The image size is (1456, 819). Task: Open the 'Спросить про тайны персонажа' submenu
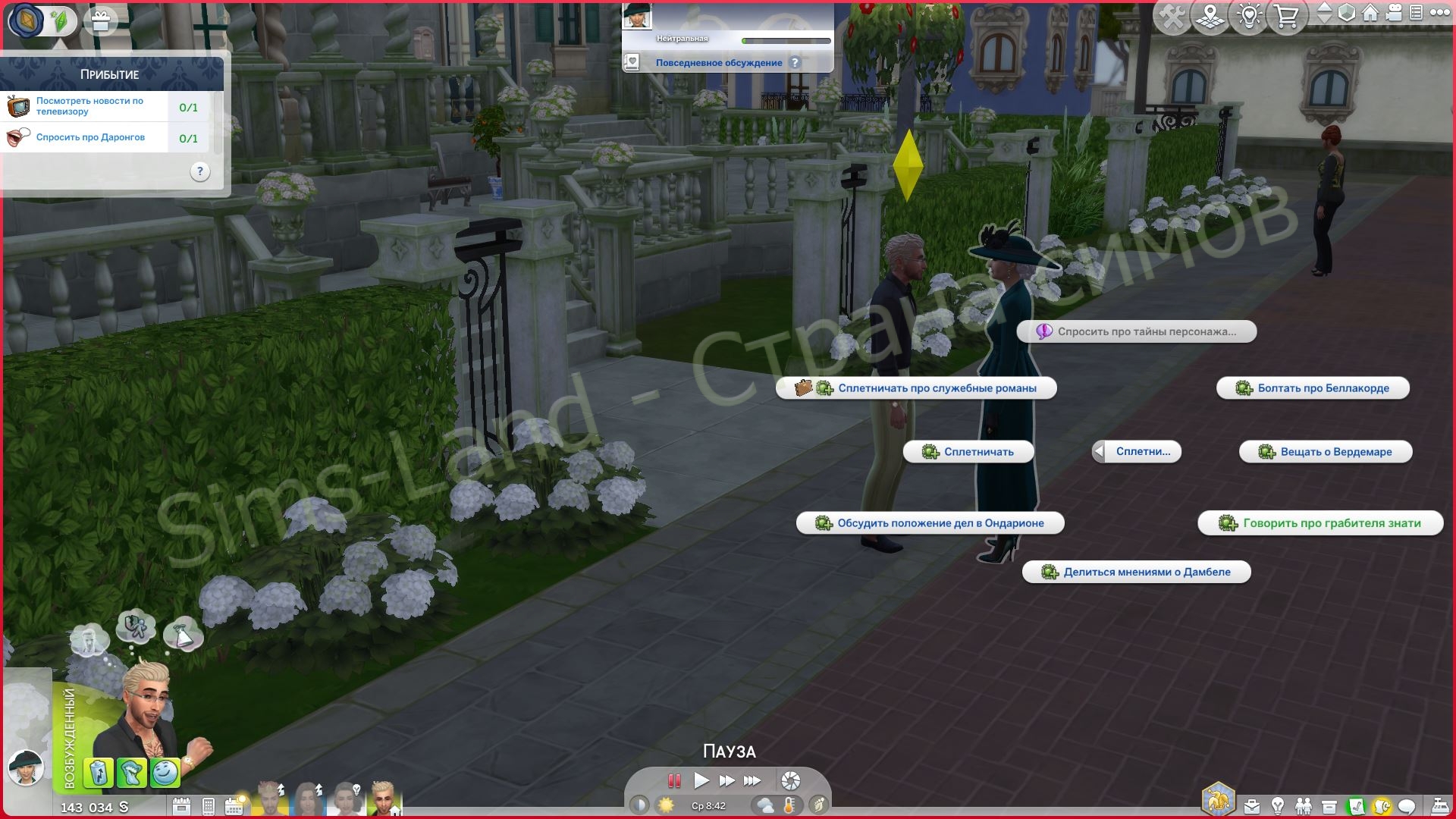(x=1137, y=331)
